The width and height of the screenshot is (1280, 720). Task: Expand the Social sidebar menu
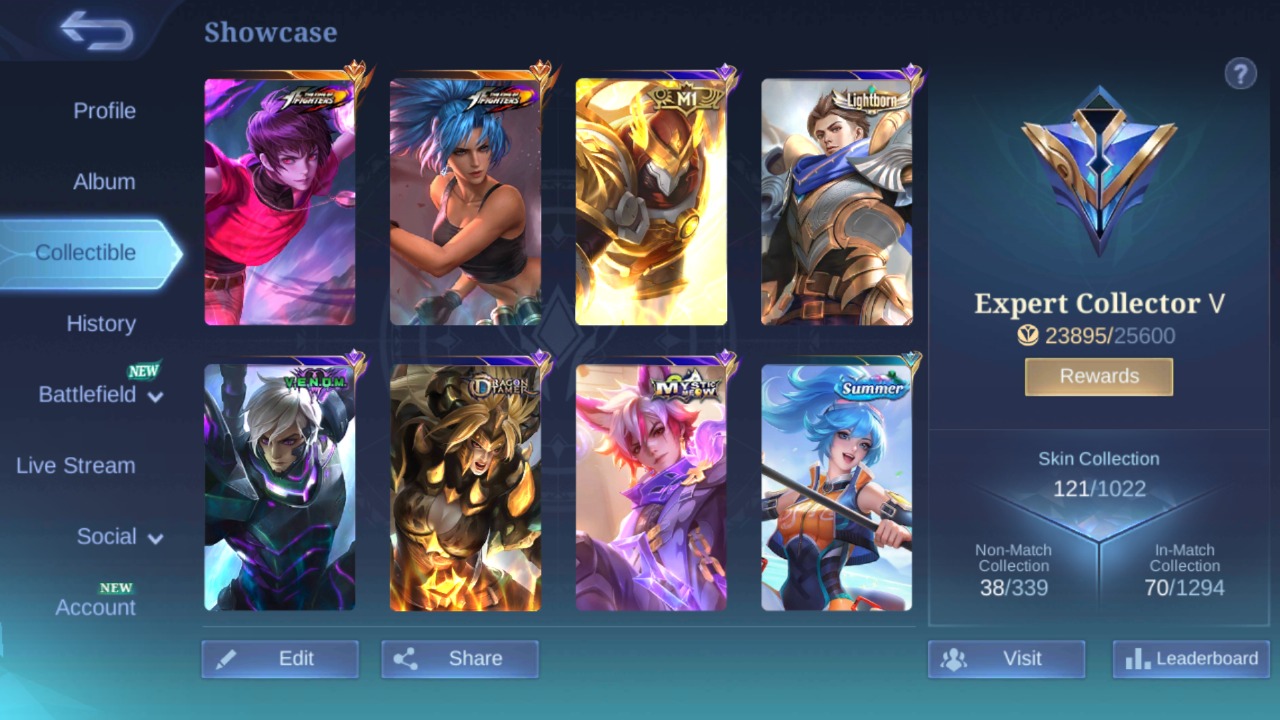[x=108, y=536]
